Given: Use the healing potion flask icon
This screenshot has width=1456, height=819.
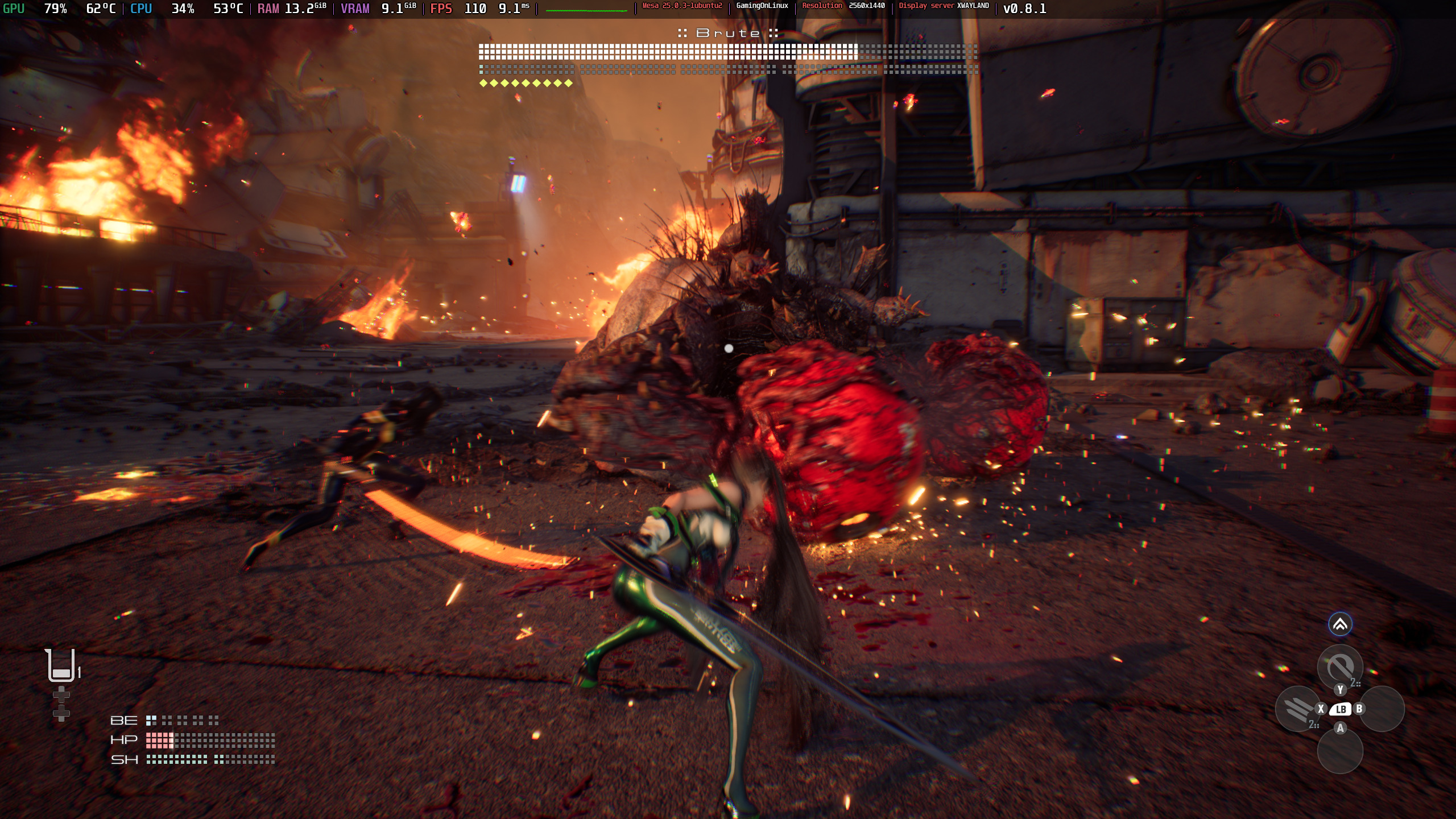Looking at the screenshot, I should 61,665.
